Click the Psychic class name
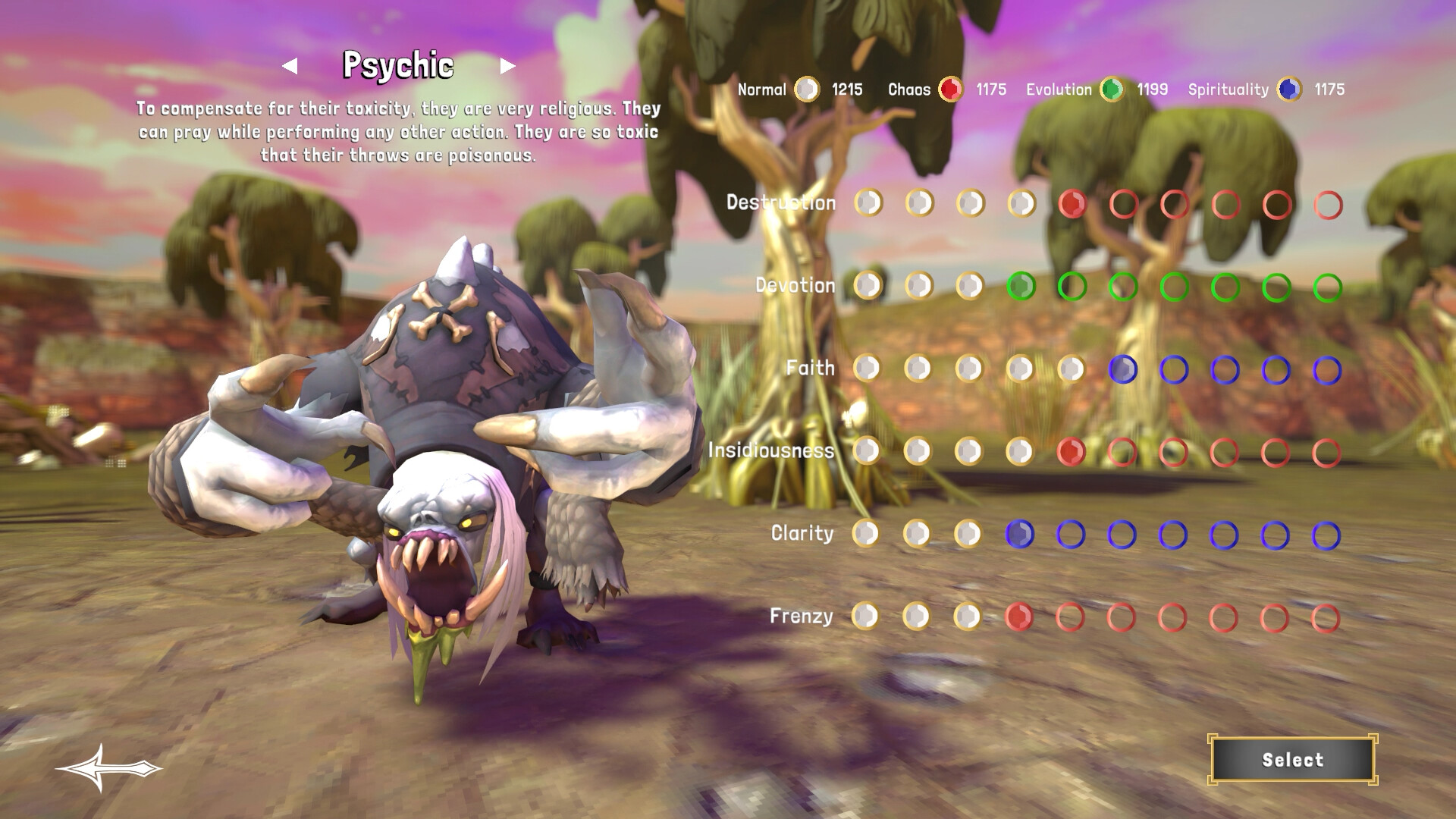 399,67
